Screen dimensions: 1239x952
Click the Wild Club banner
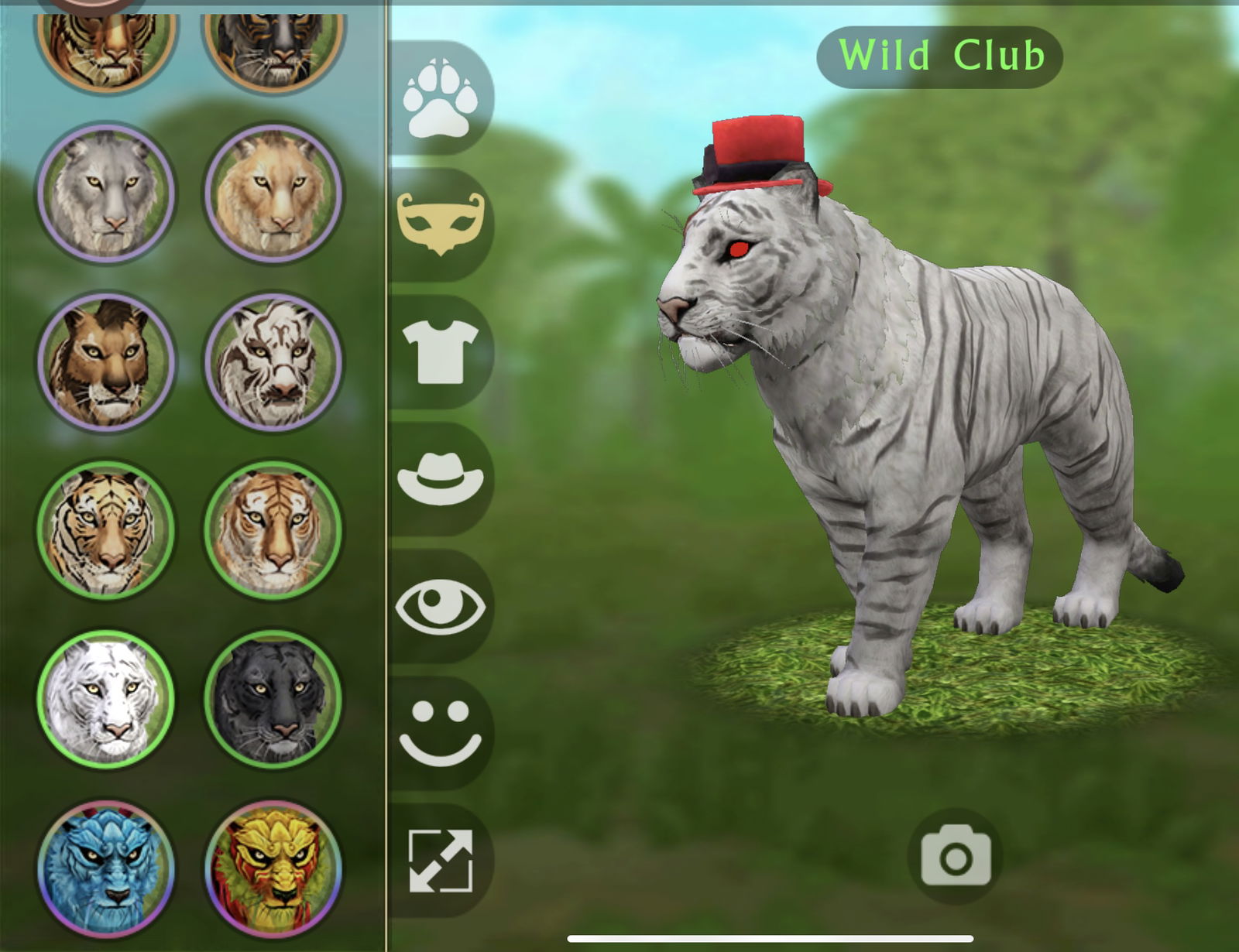941,54
